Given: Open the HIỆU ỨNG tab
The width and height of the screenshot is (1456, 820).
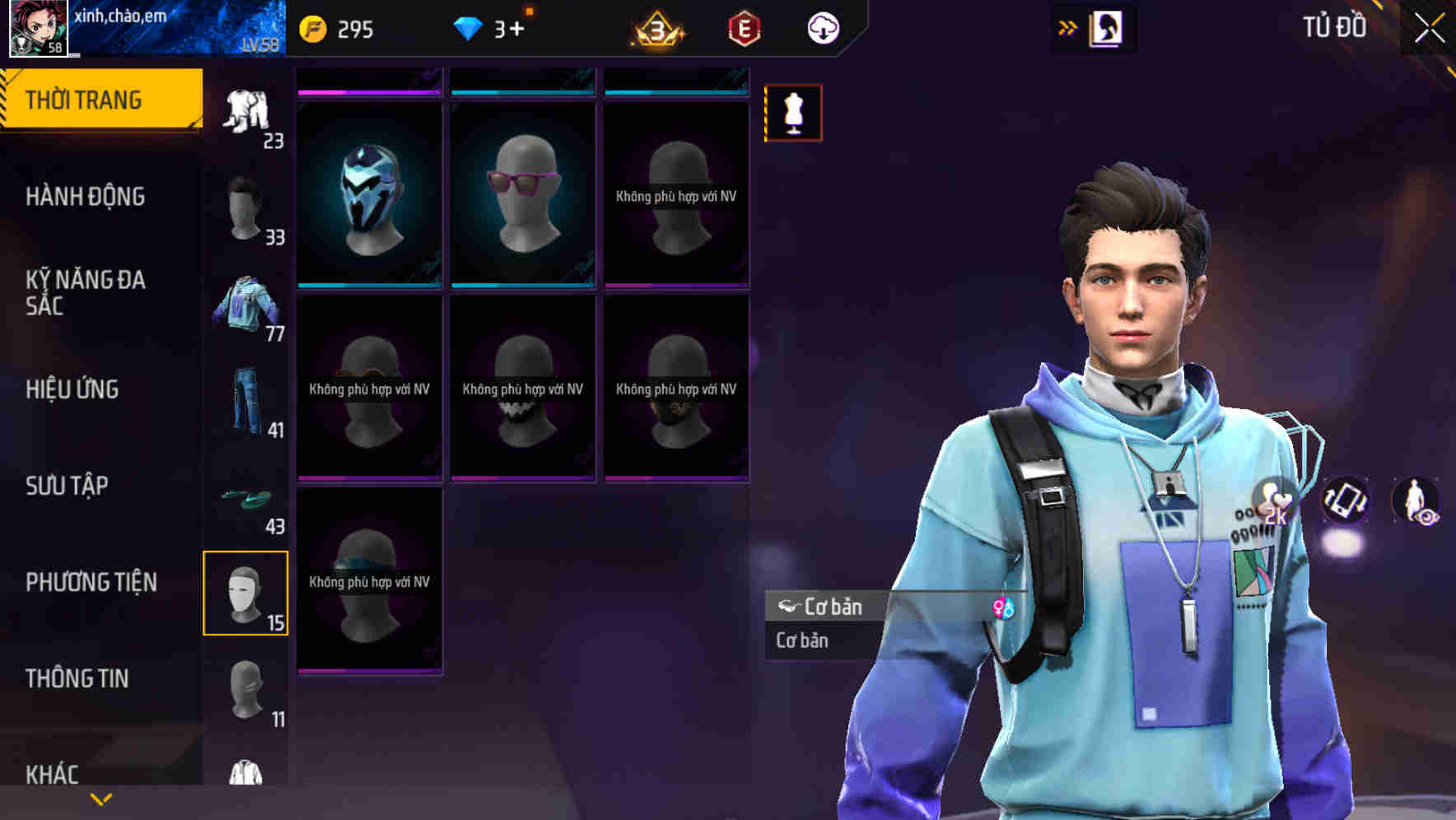Looking at the screenshot, I should (x=72, y=389).
